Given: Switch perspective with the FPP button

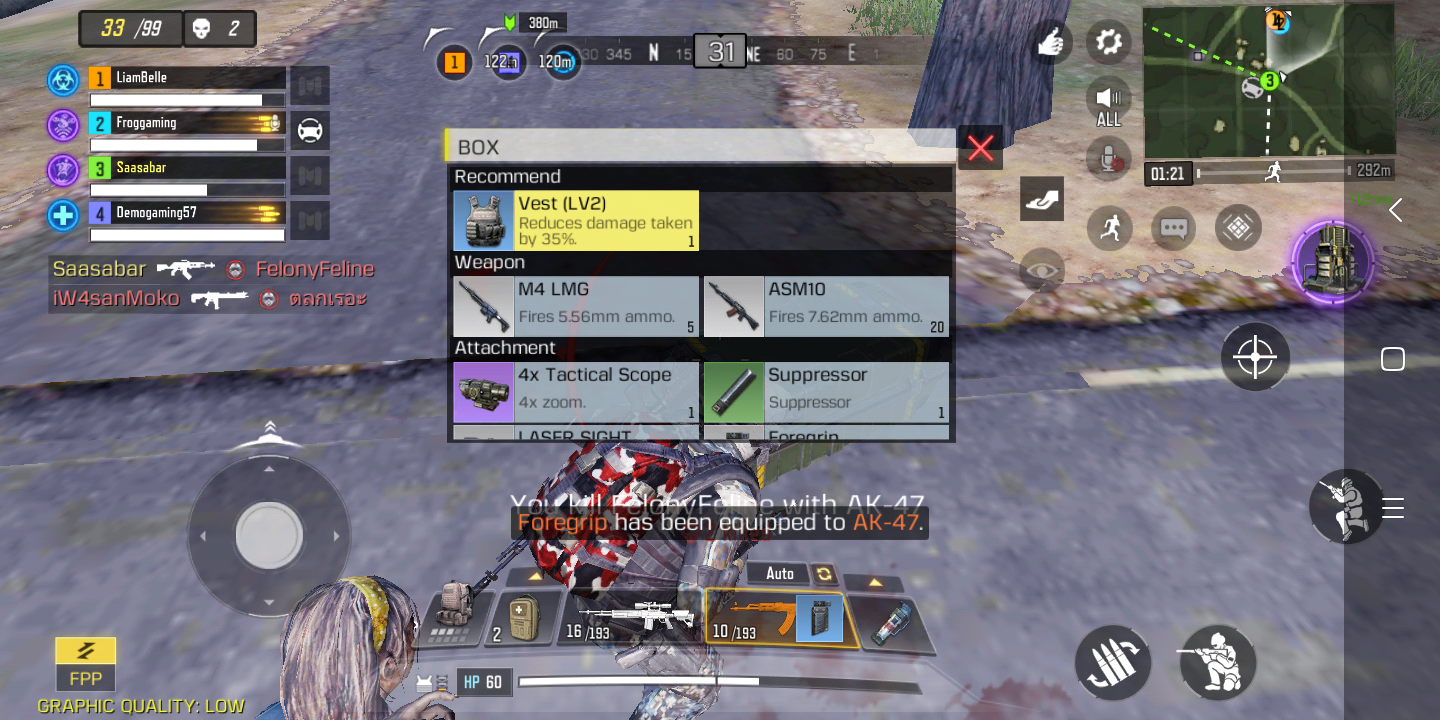Looking at the screenshot, I should click(x=85, y=663).
